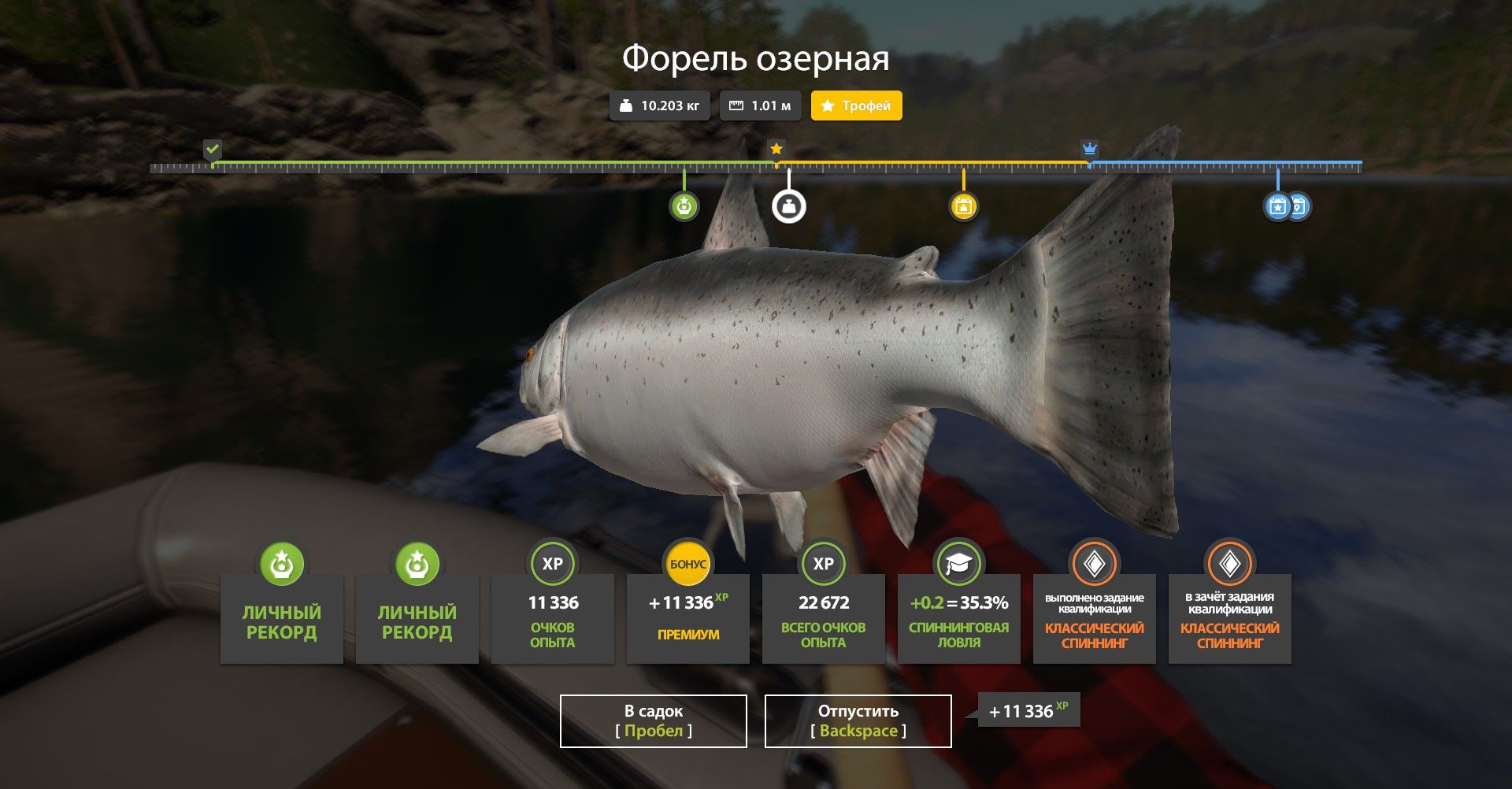Viewport: 1512px width, 789px height.
Task: Click the weight badge showing 10.203 кг
Action: [x=659, y=104]
